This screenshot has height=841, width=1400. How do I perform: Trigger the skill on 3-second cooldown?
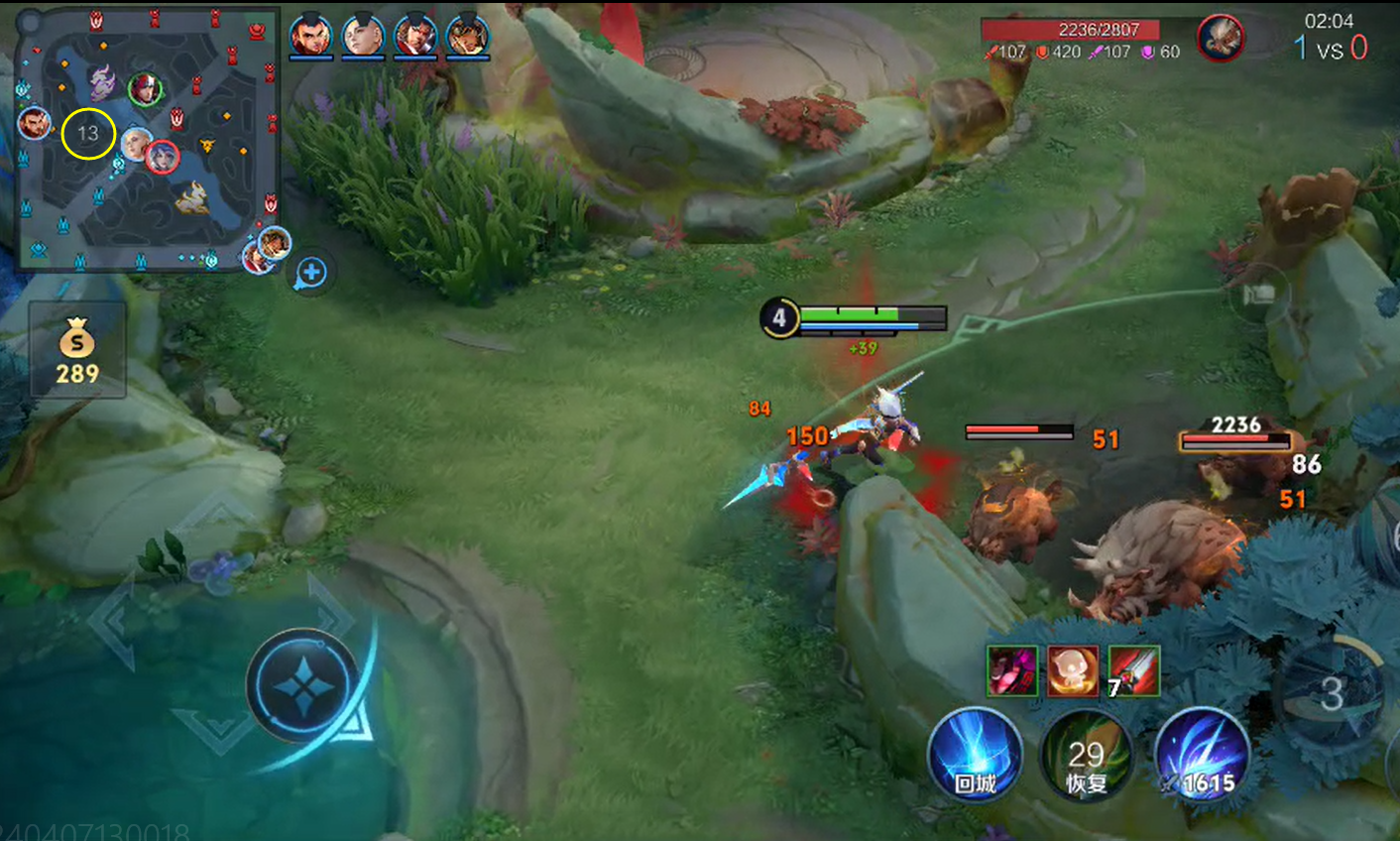point(1331,693)
